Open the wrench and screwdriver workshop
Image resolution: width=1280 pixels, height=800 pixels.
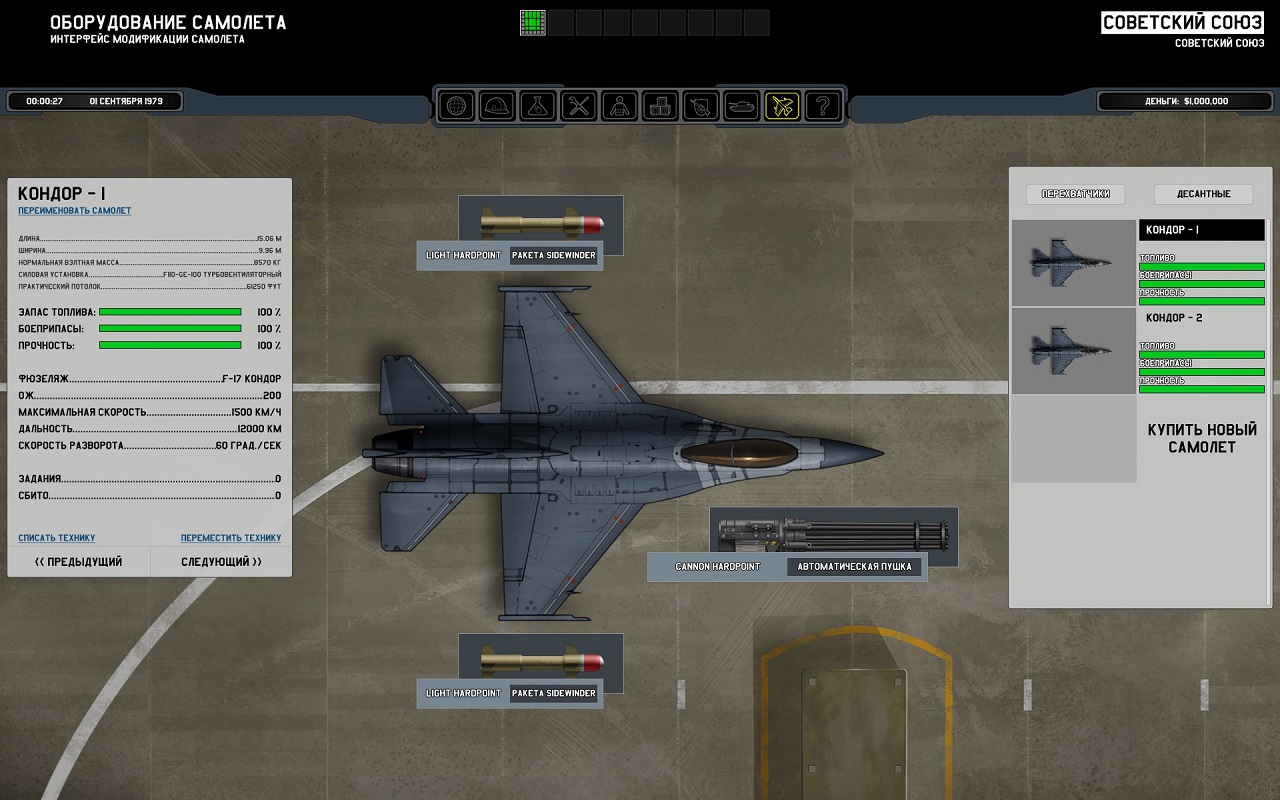(579, 105)
